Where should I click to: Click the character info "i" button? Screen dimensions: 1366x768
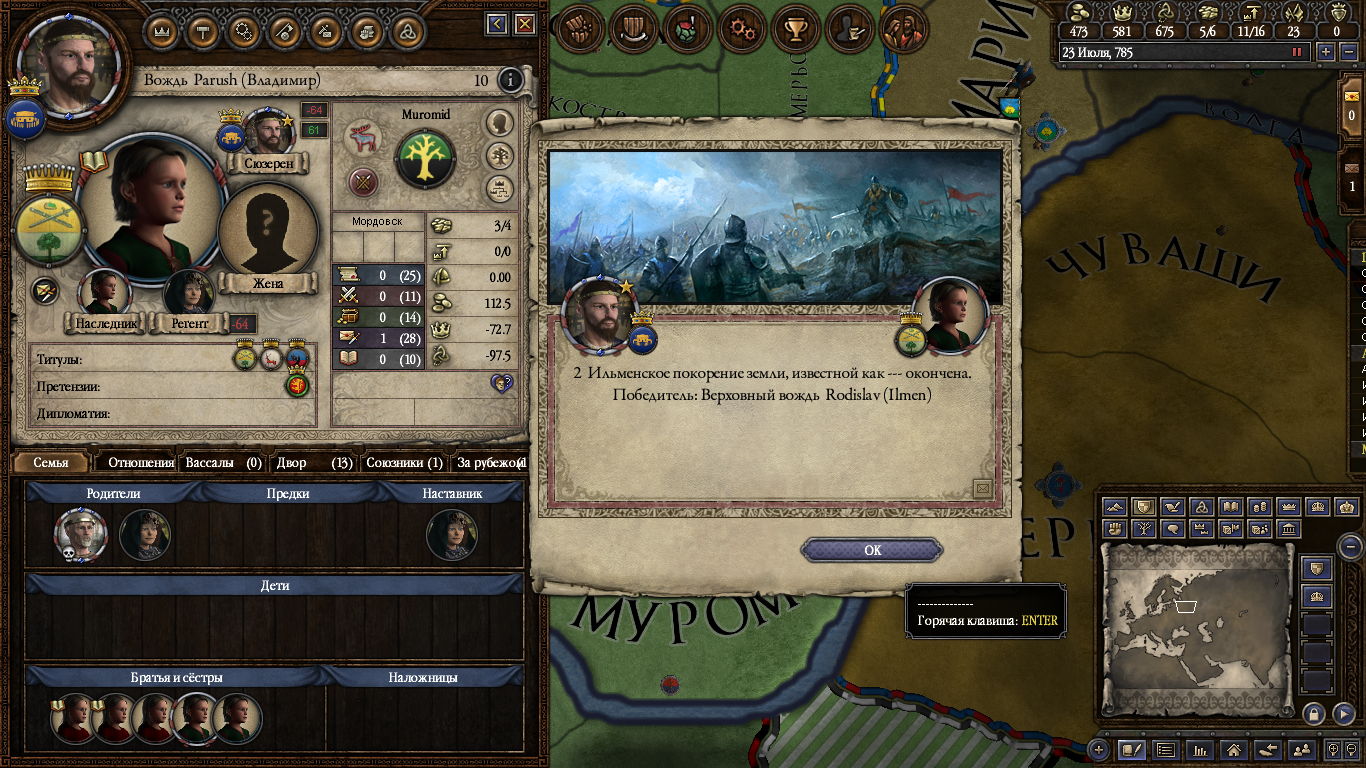pyautogui.click(x=511, y=80)
